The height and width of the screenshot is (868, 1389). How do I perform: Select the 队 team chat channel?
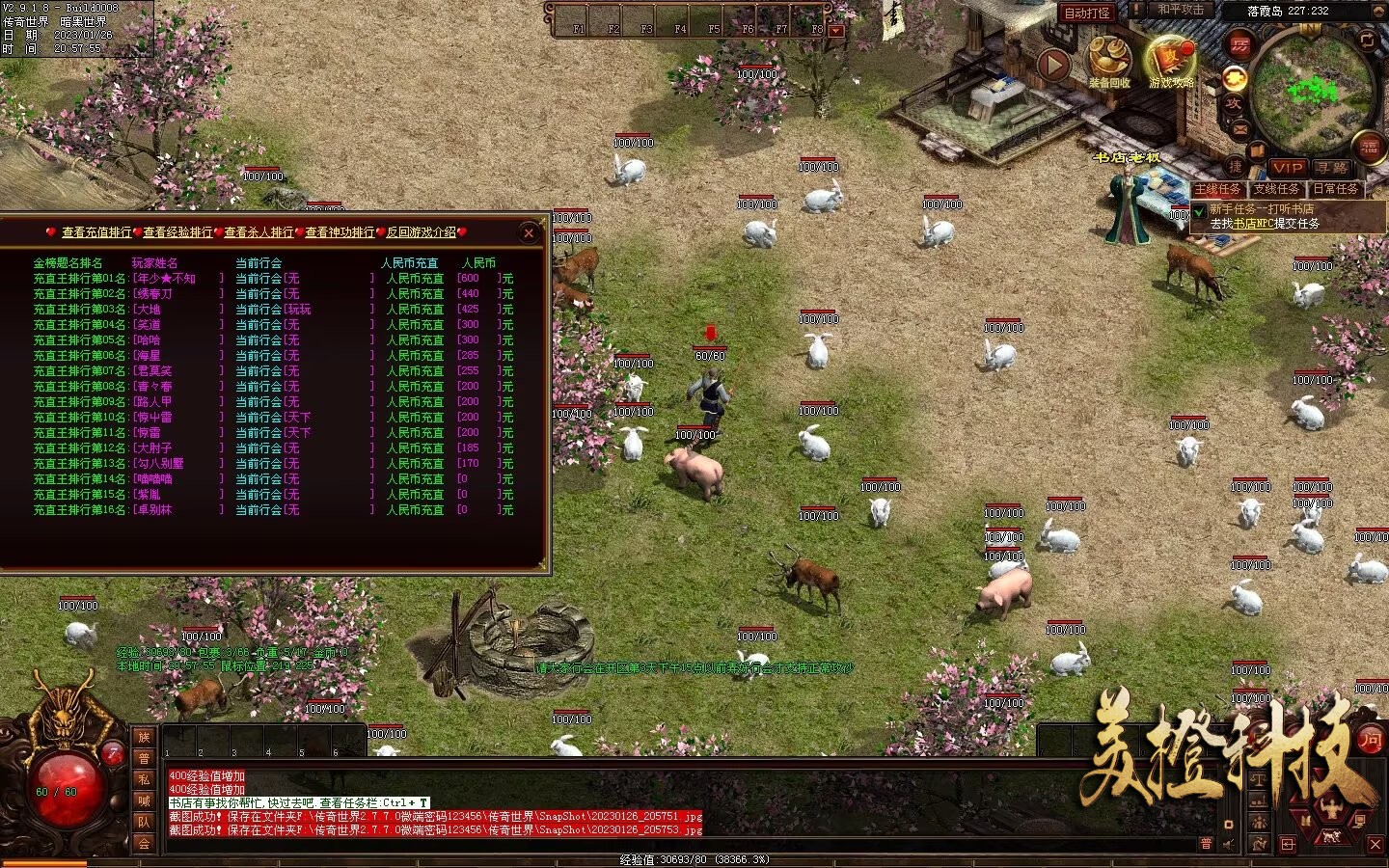(x=144, y=822)
